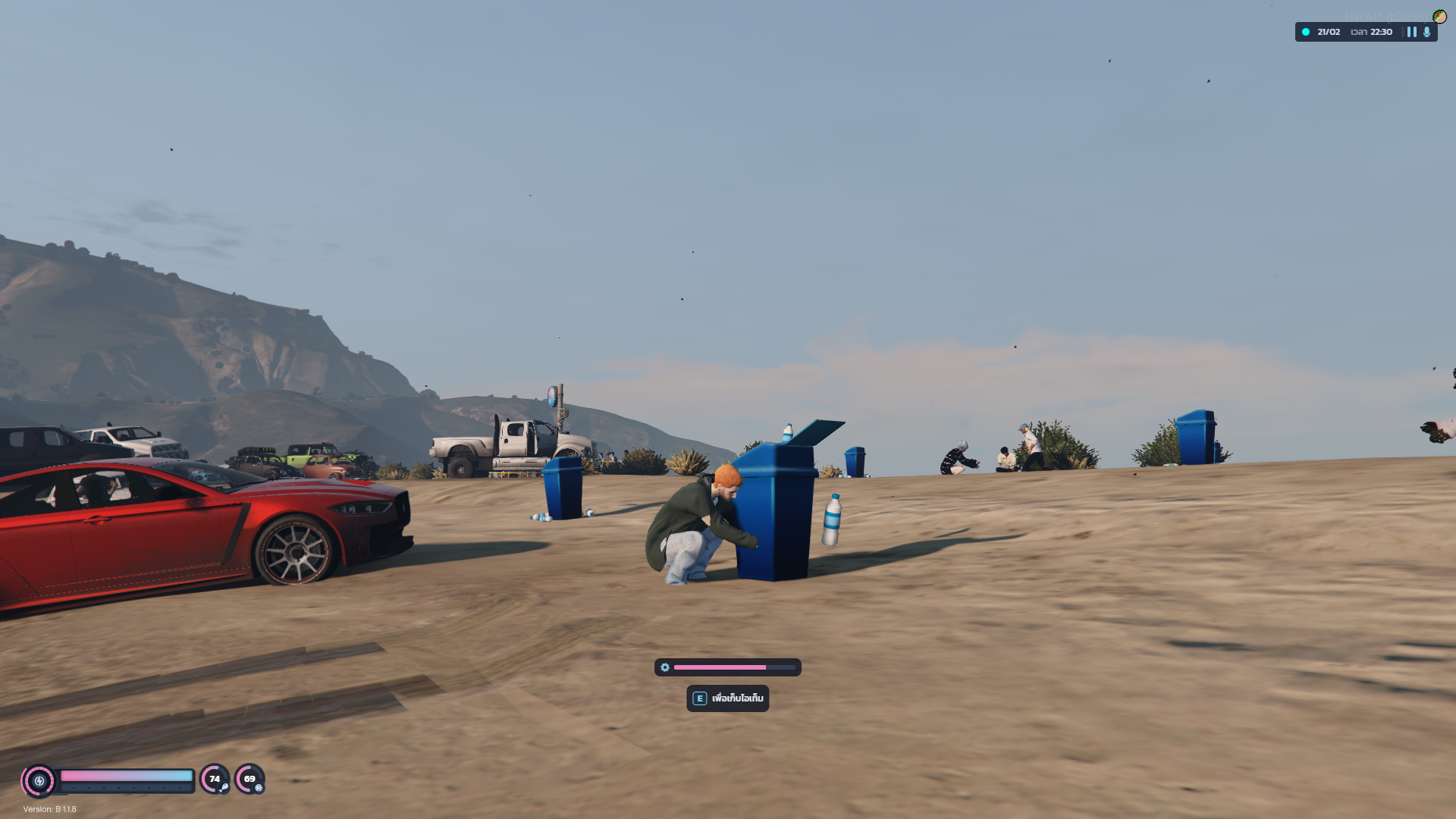This screenshot has width=1456, height=819.
Task: Select the lightning bolt status icon
Action: click(x=39, y=780)
